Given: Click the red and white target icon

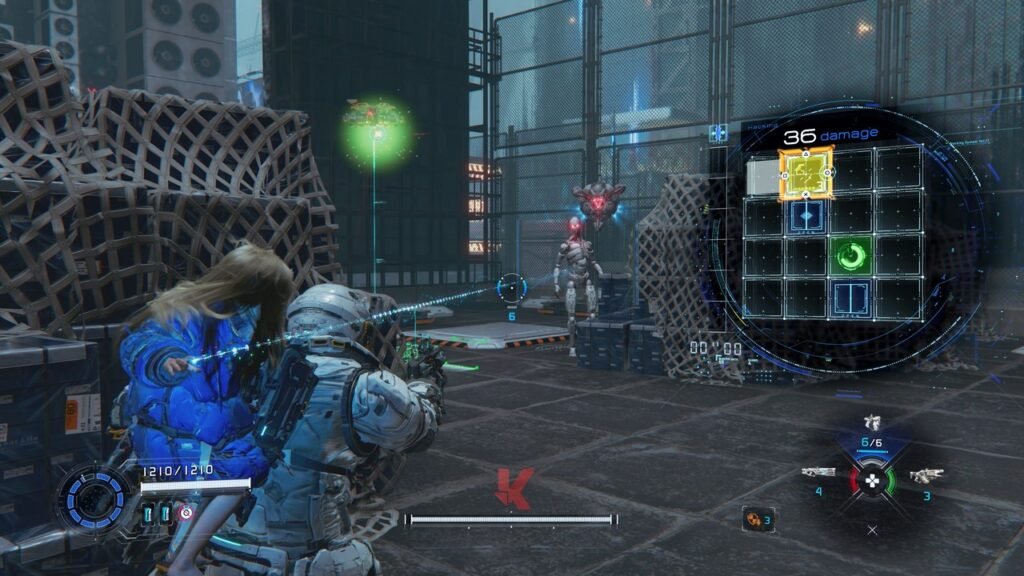Looking at the screenshot, I should coord(186,513).
